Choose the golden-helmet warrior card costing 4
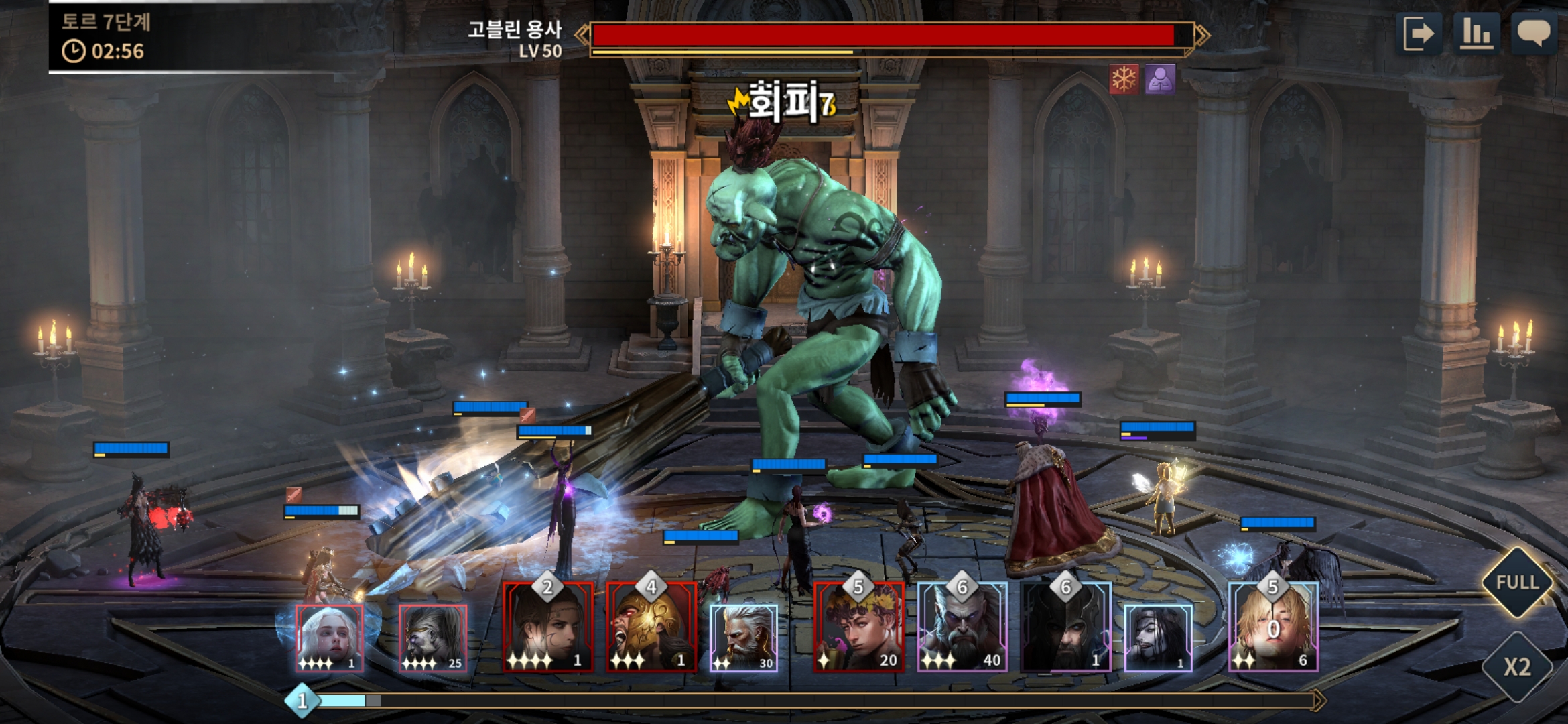 pos(651,627)
